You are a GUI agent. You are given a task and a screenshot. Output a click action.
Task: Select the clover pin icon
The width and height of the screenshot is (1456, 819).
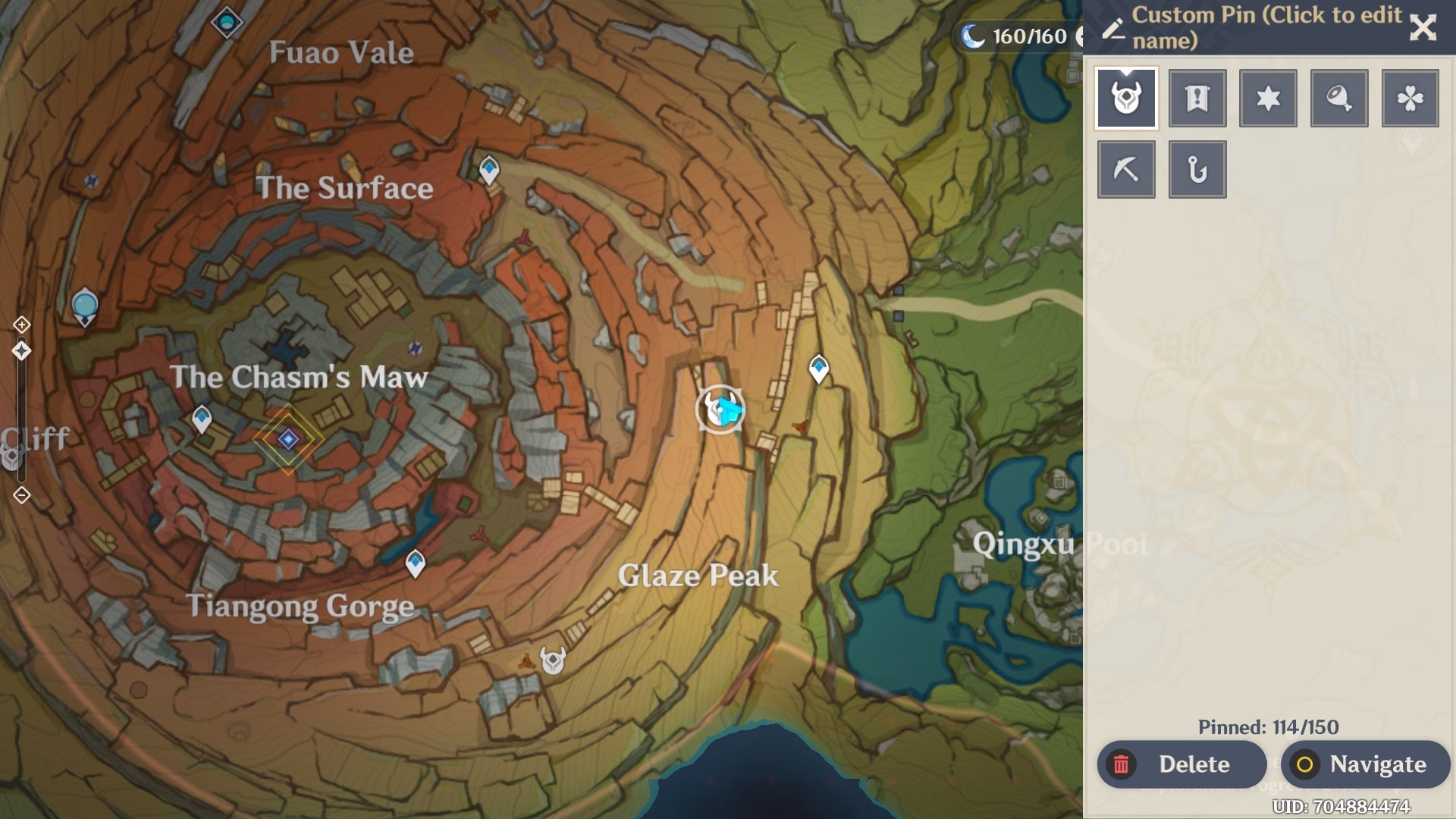pos(1410,97)
